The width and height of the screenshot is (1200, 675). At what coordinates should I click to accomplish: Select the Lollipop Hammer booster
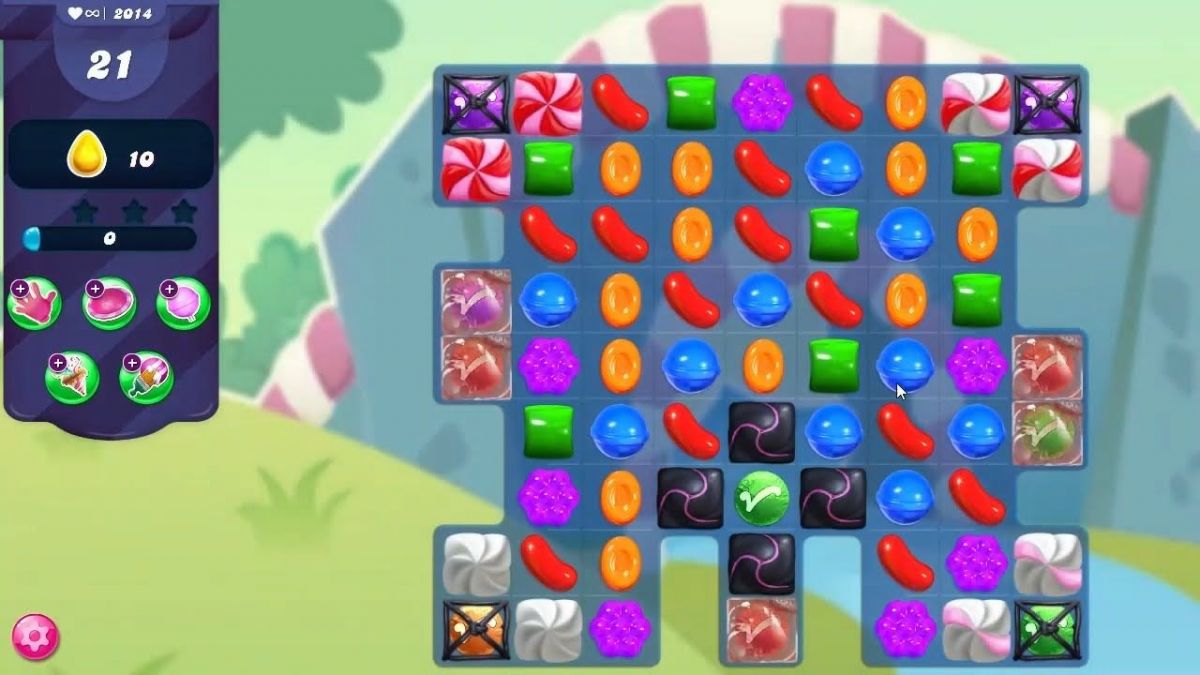tap(184, 304)
